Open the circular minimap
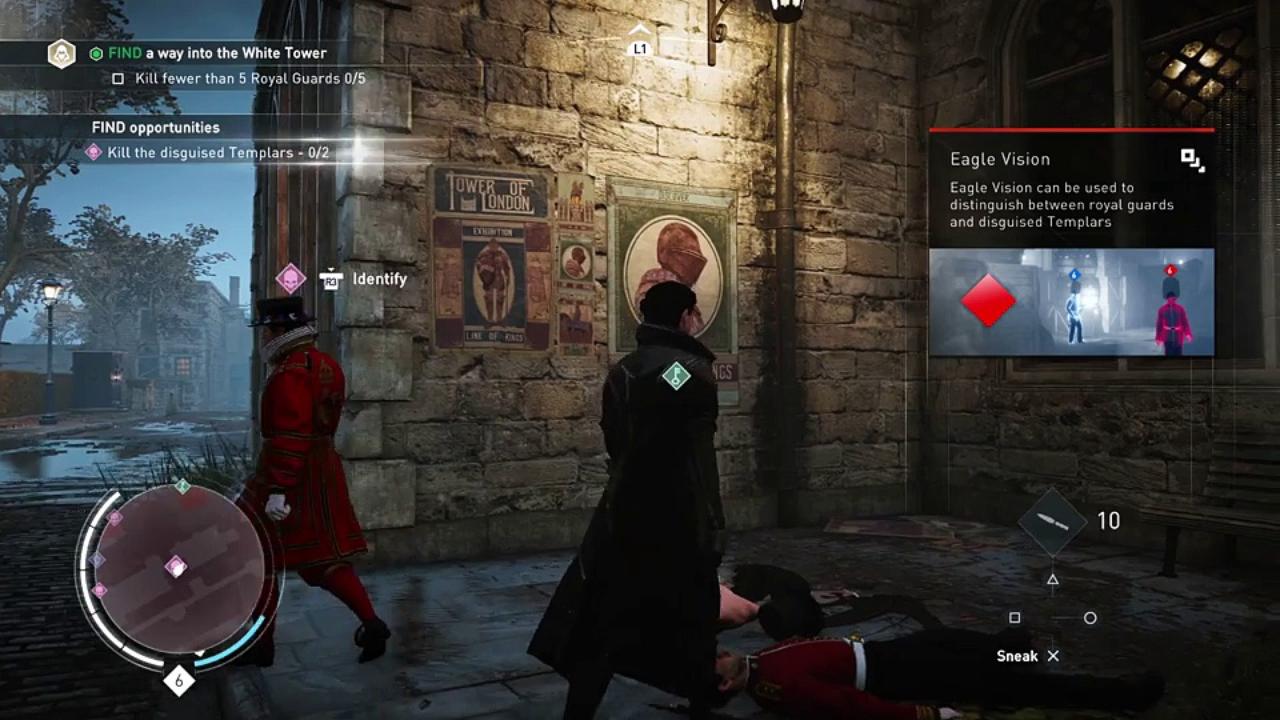 pyautogui.click(x=180, y=573)
